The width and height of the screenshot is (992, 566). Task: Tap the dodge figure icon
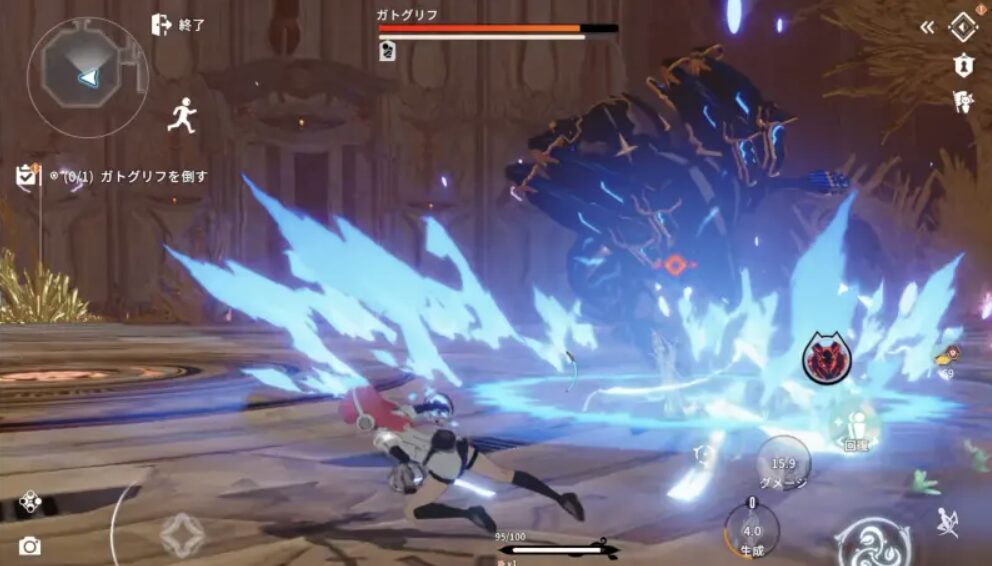tap(948, 521)
